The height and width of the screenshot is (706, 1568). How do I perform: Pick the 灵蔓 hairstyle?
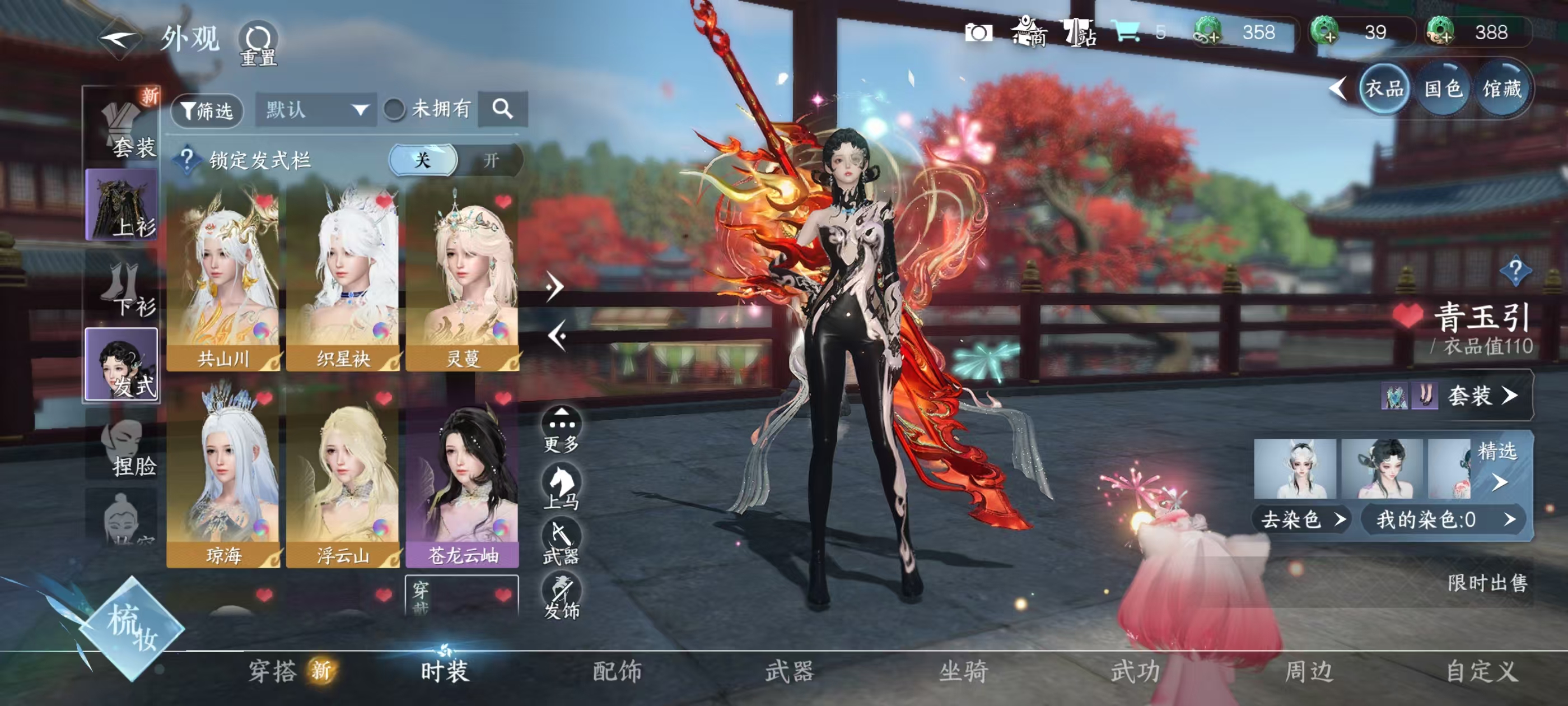[x=462, y=280]
